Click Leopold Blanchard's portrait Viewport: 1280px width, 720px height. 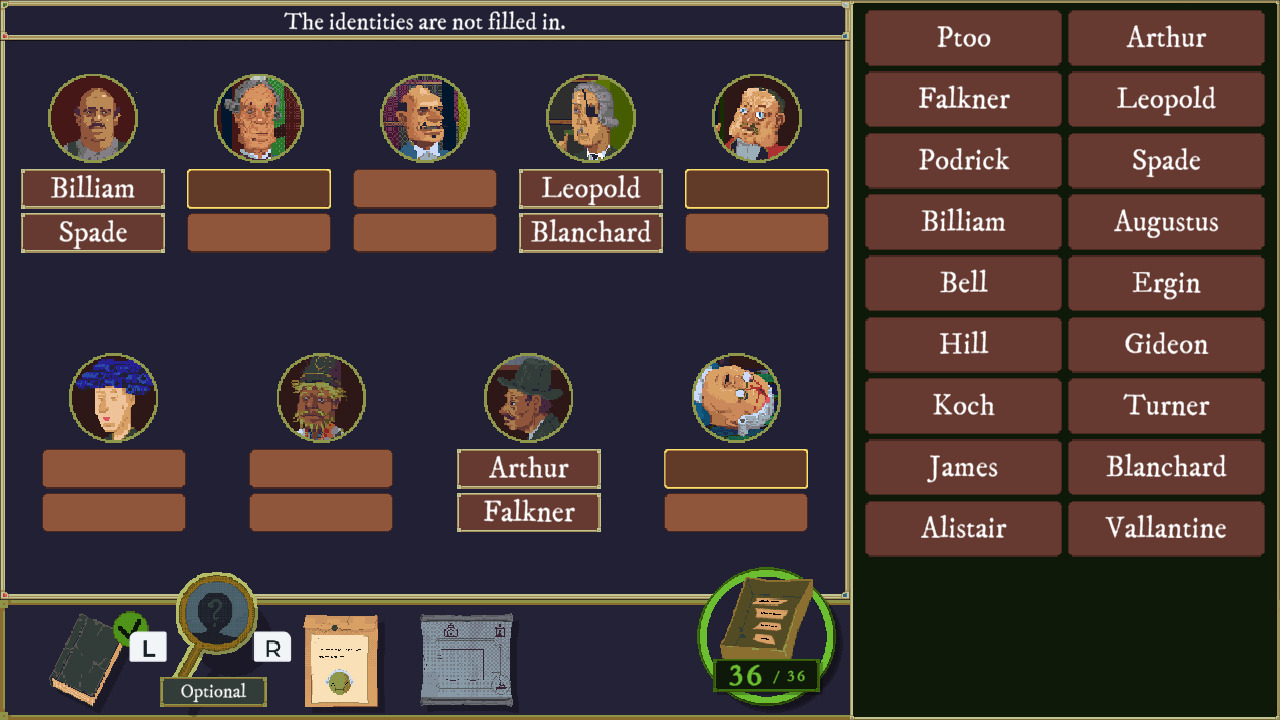pos(590,117)
